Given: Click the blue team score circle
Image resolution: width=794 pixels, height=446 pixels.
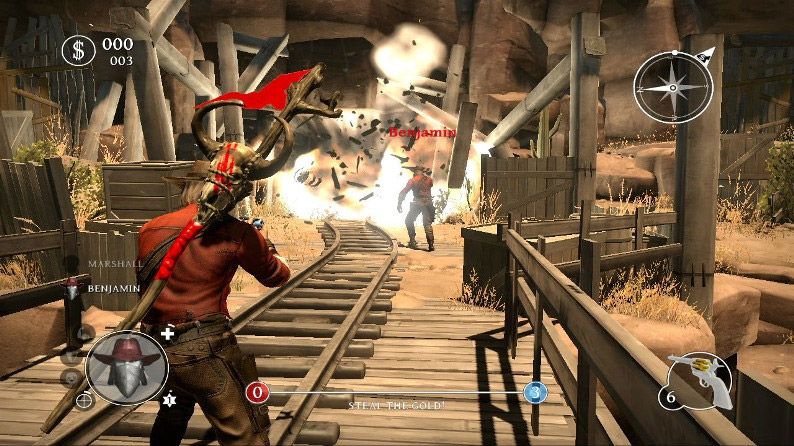Looking at the screenshot, I should [535, 392].
